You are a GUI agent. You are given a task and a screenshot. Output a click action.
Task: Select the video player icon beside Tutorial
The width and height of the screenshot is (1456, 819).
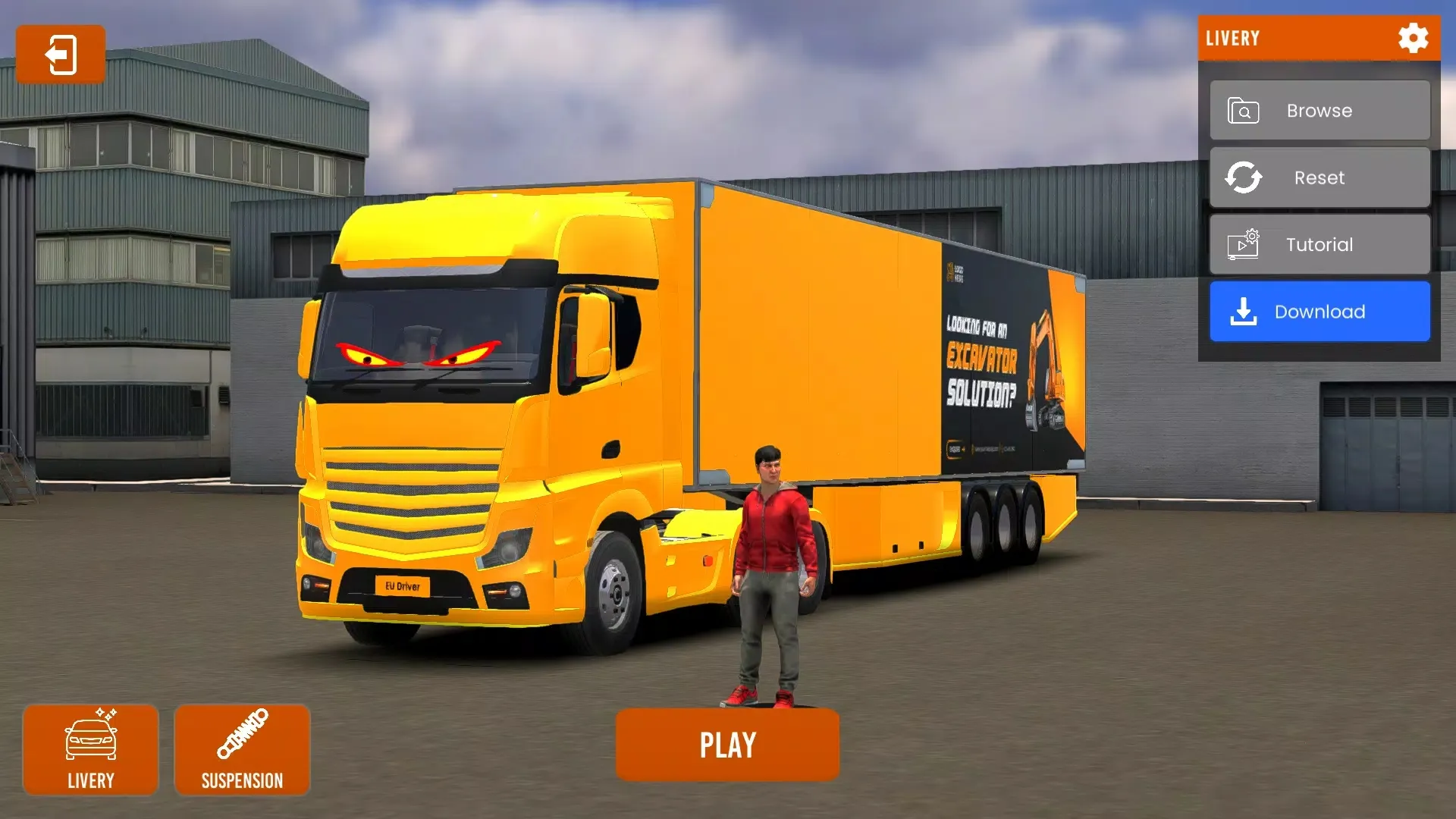[1242, 244]
